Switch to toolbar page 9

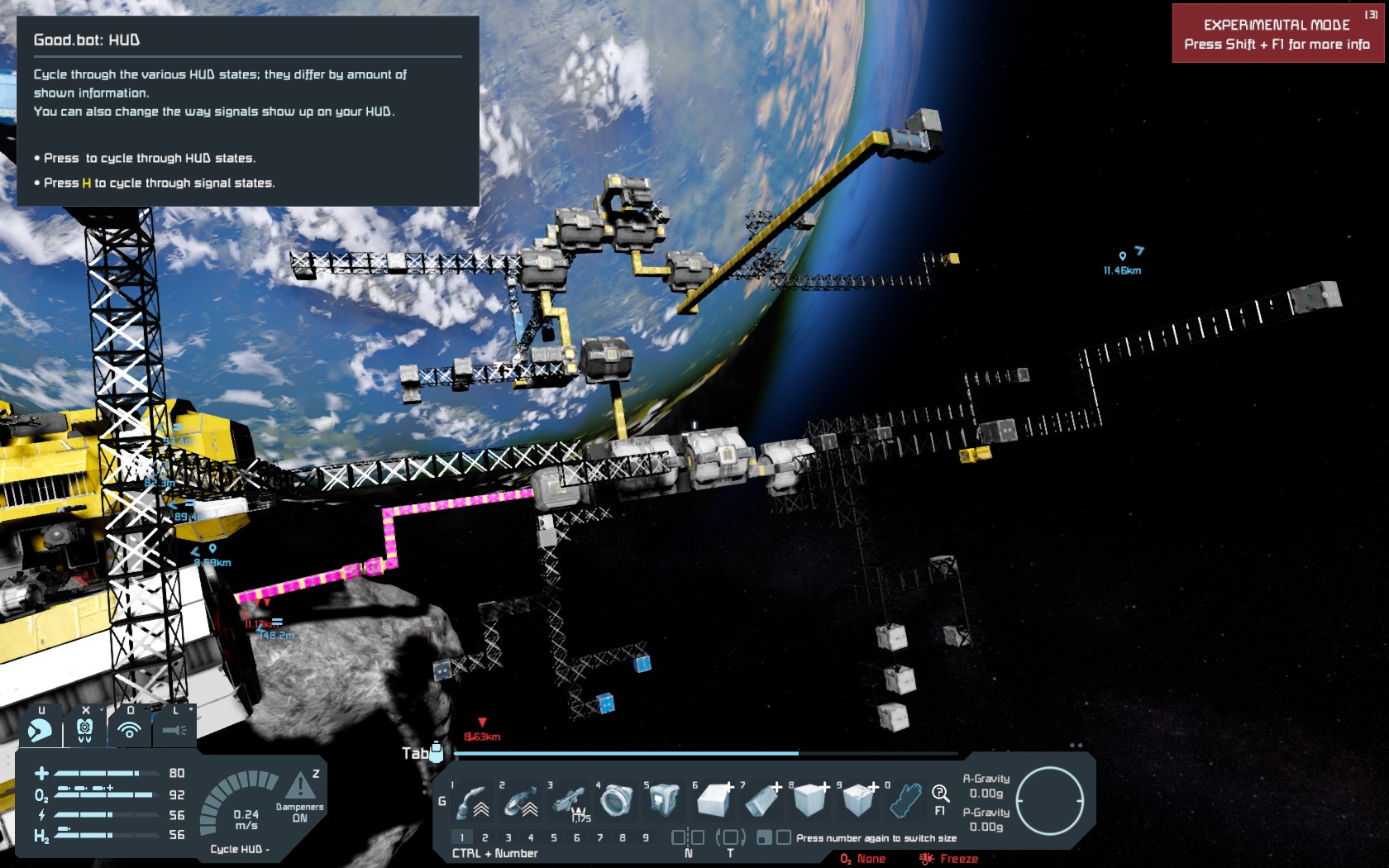pyautogui.click(x=646, y=837)
